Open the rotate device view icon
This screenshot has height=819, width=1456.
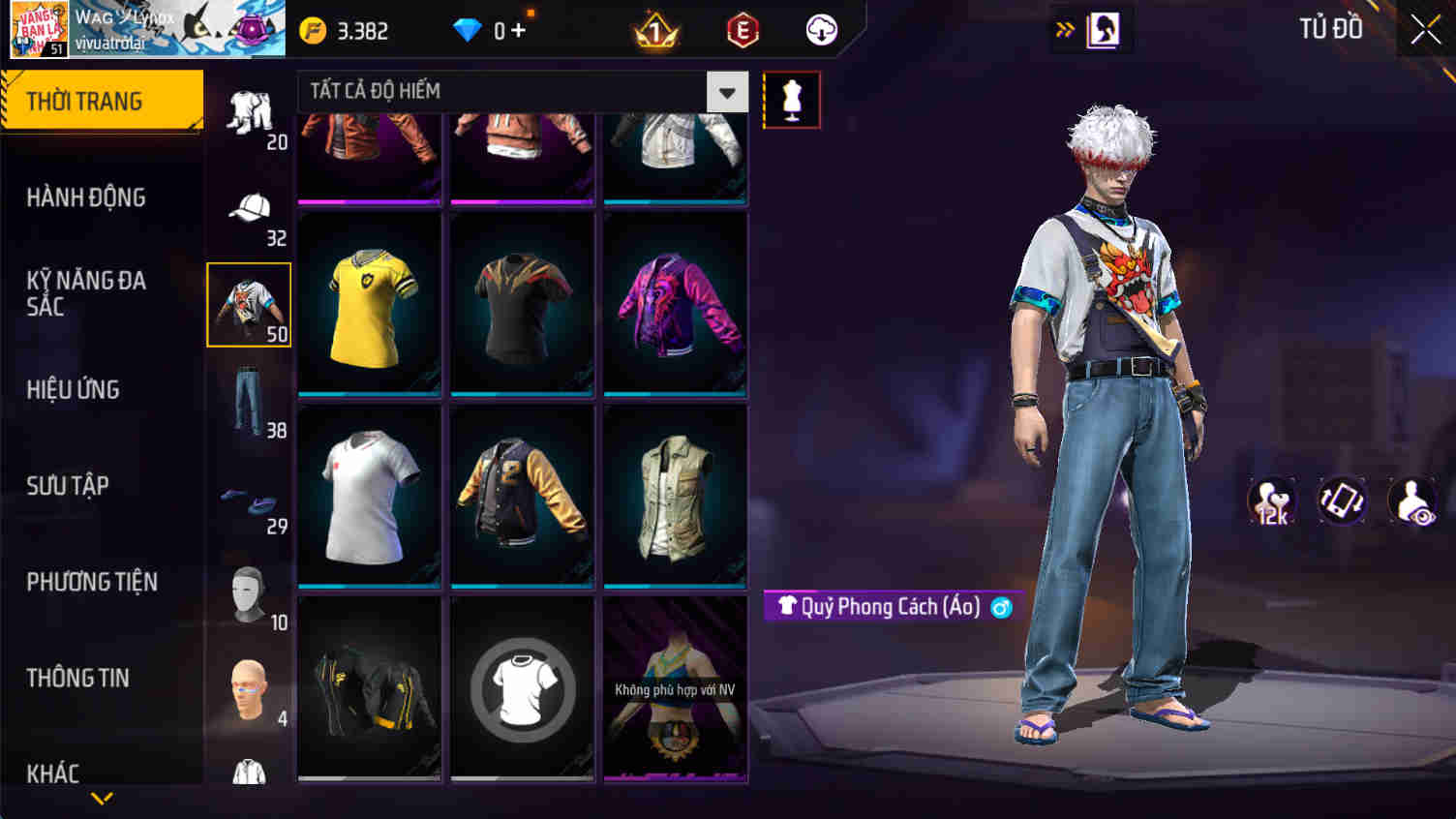[1343, 501]
